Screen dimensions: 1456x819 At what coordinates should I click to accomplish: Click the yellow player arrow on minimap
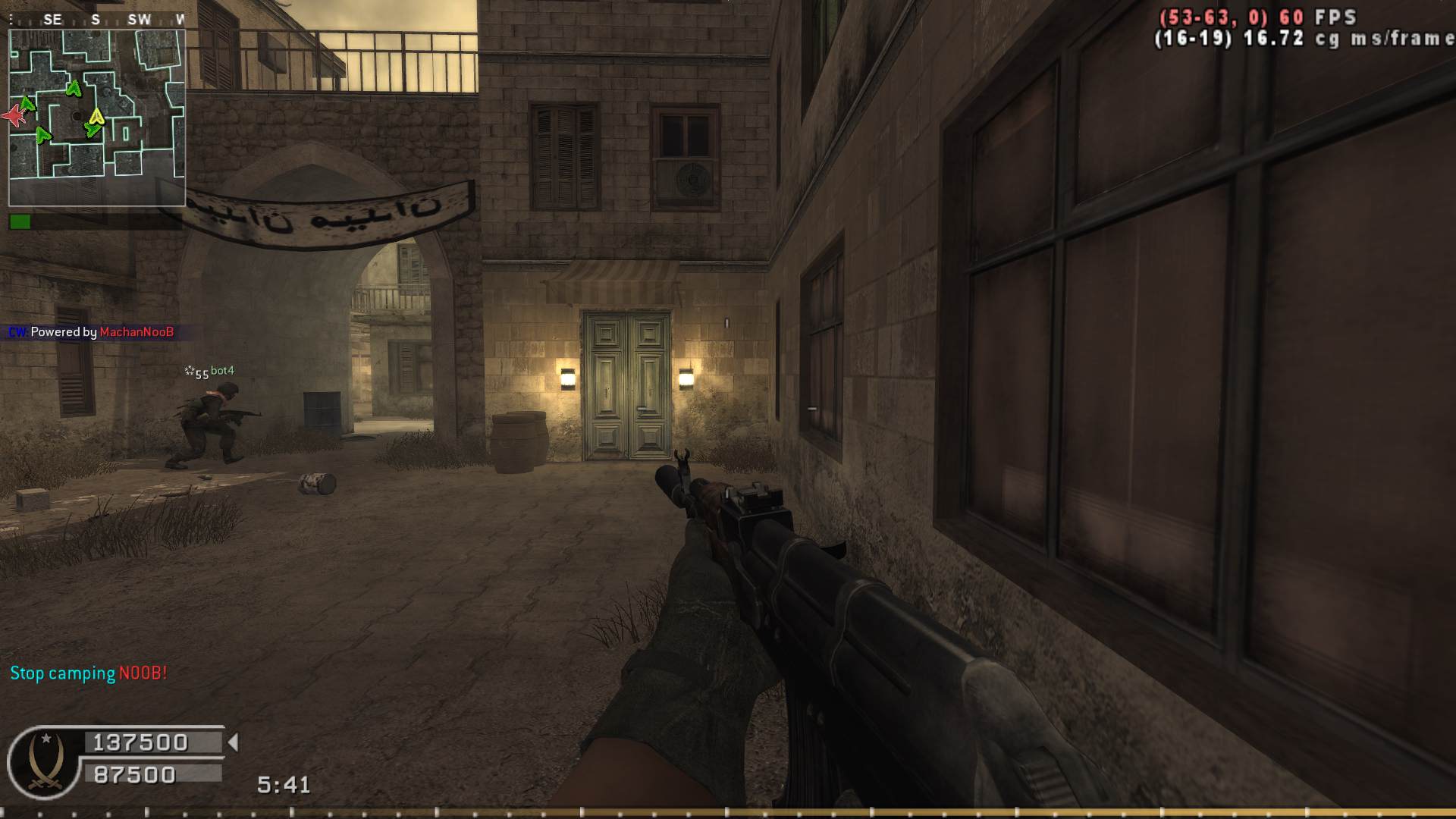coord(96,116)
